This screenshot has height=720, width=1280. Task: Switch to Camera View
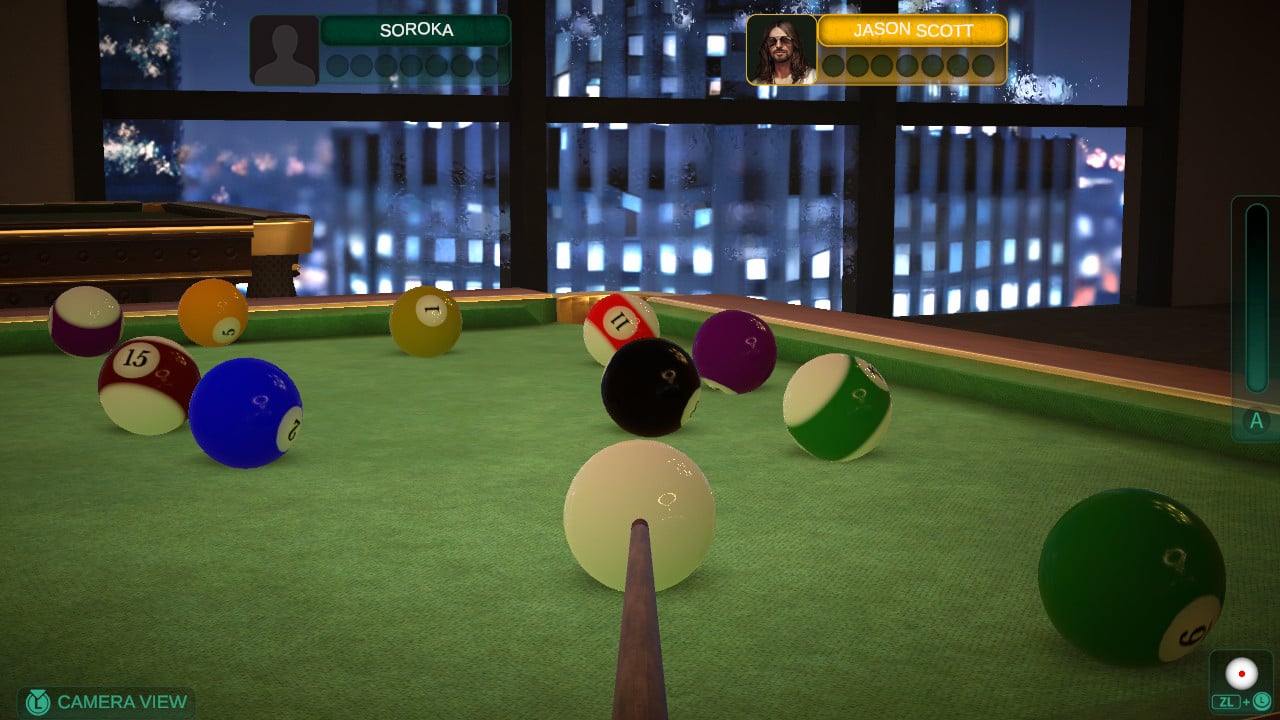point(107,702)
